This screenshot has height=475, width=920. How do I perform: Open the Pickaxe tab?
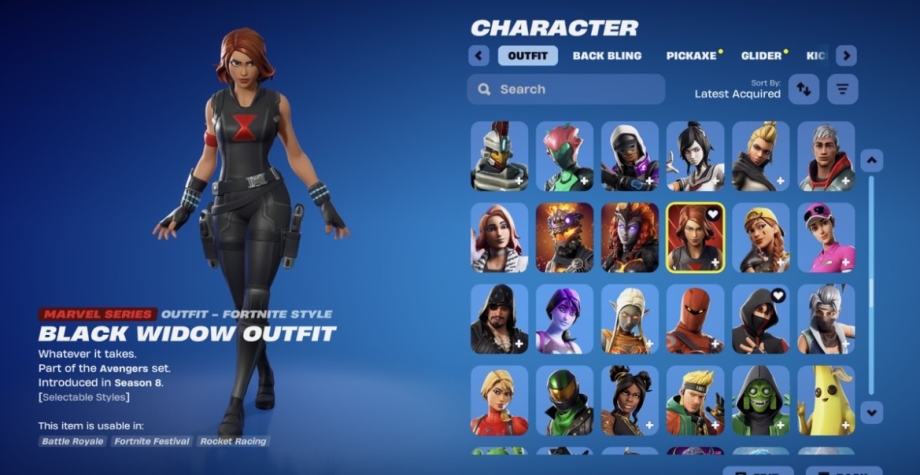coord(691,56)
